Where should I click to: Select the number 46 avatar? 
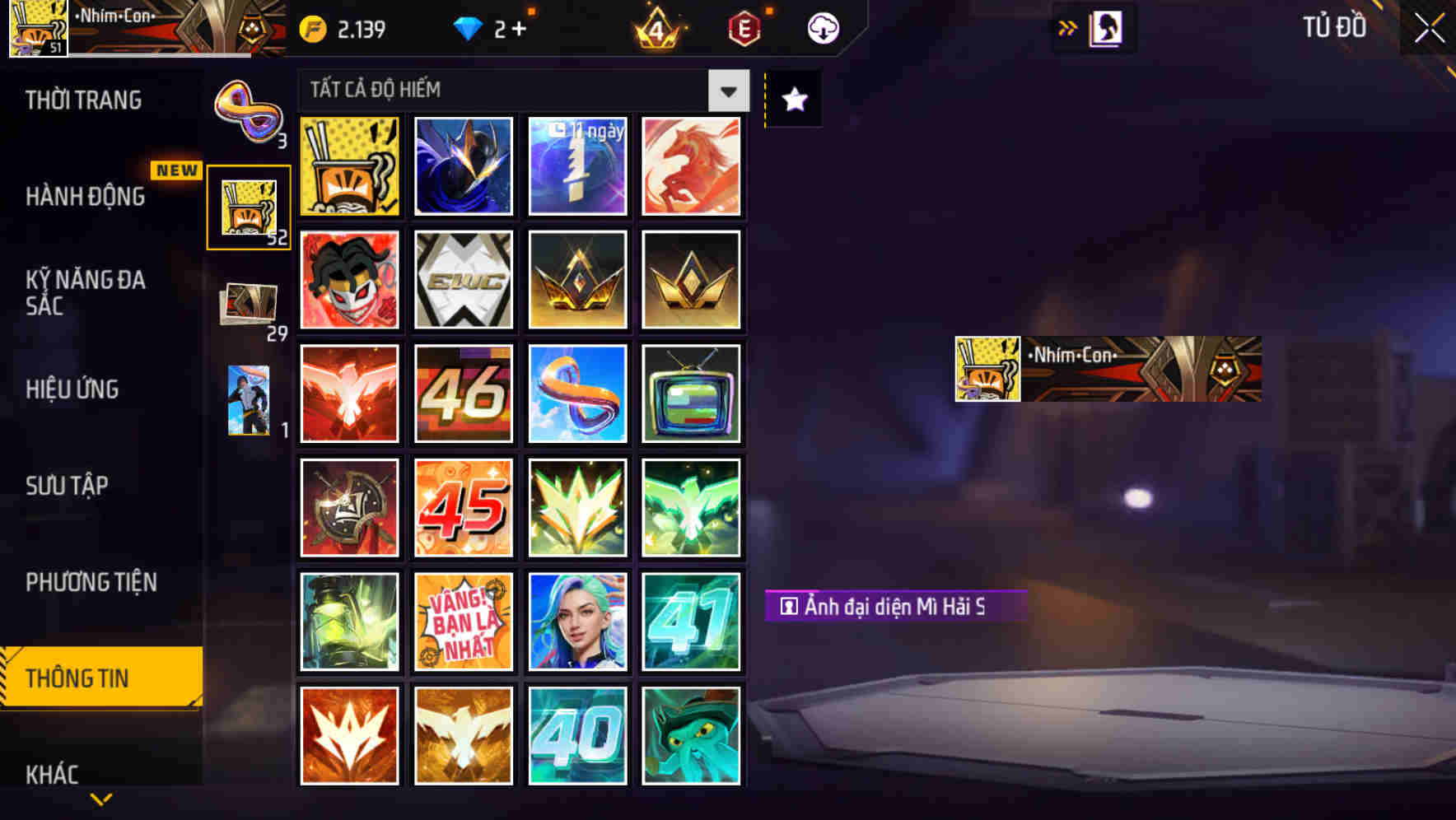[463, 394]
